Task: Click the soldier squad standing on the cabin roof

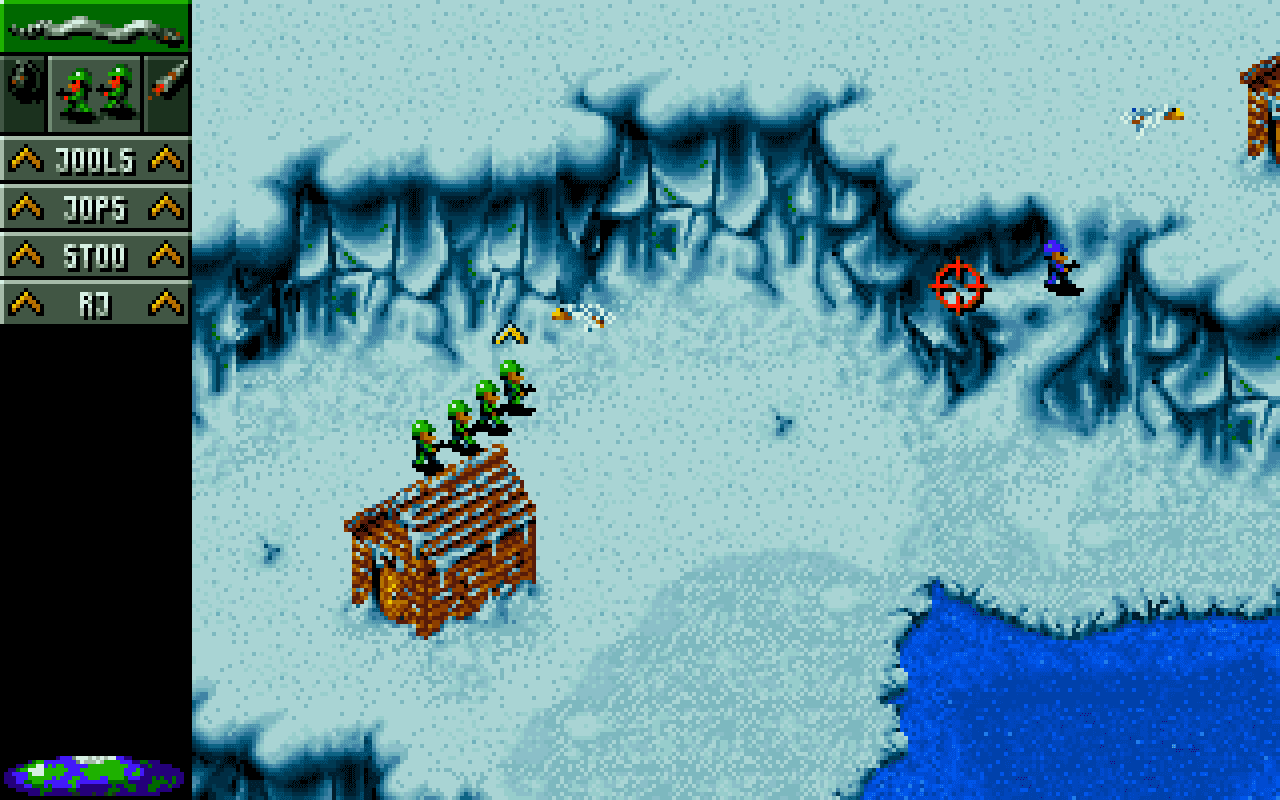Action: [x=470, y=410]
